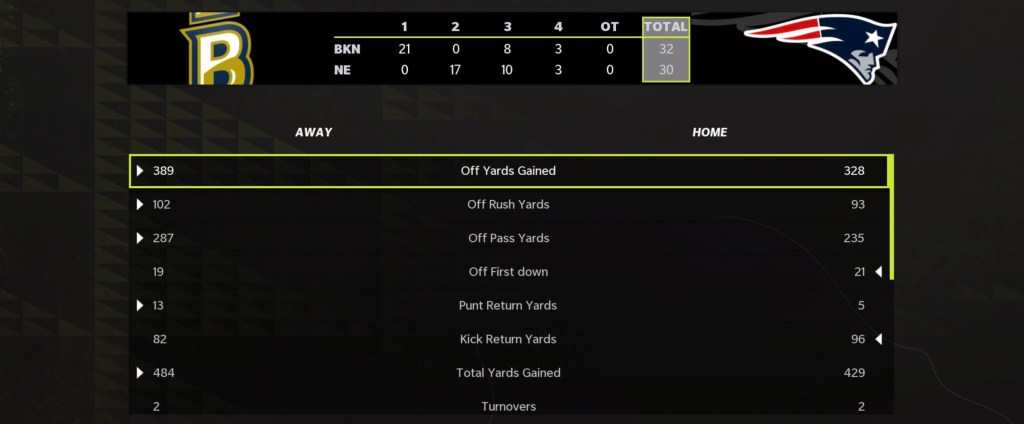Select the Off Yards Gained row

click(x=508, y=171)
